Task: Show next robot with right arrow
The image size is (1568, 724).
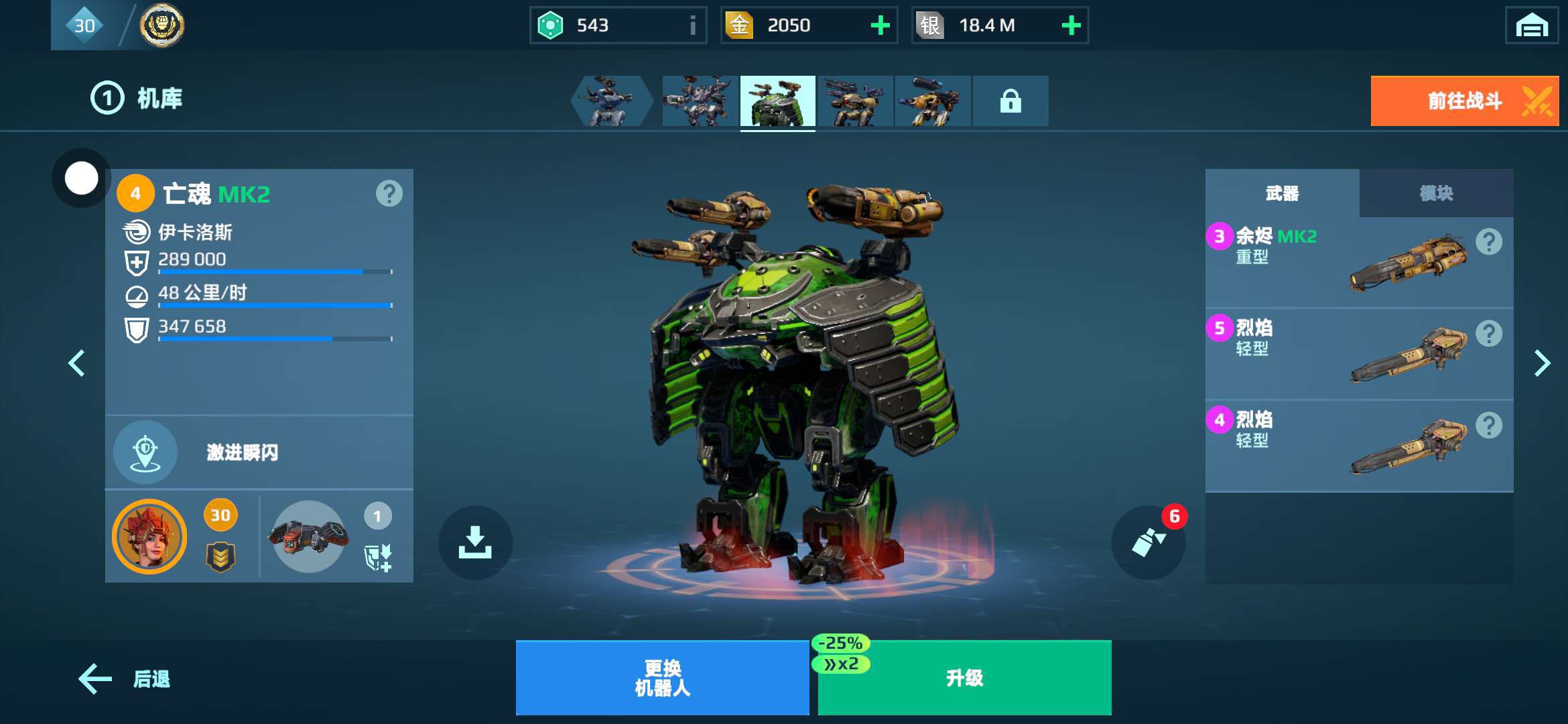Action: coord(1542,363)
